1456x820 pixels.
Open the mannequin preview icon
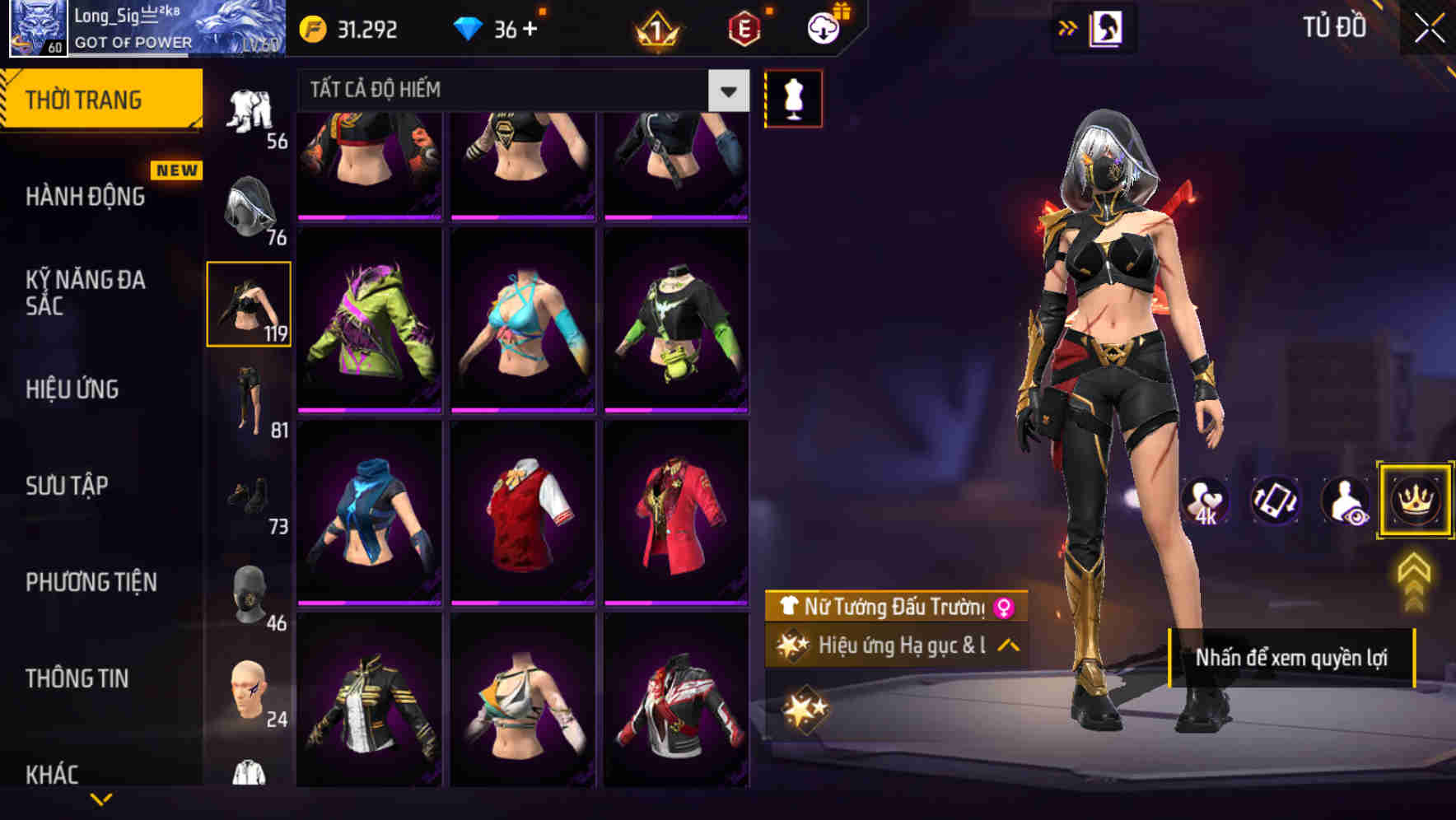coord(793,97)
